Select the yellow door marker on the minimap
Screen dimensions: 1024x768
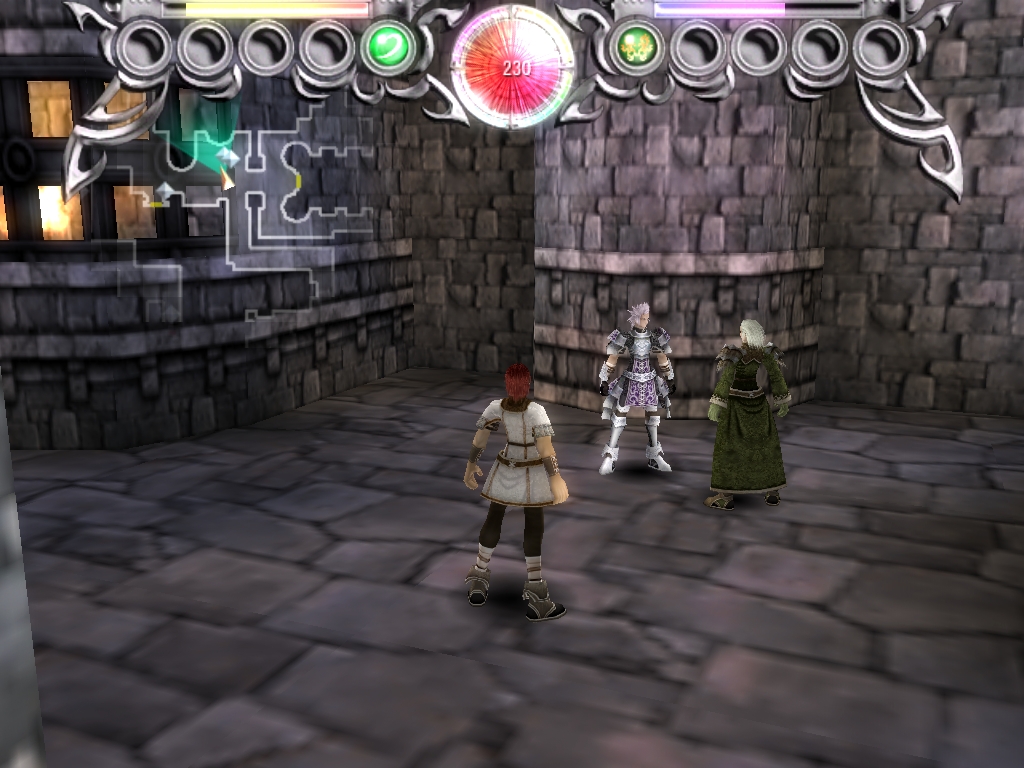(298, 180)
